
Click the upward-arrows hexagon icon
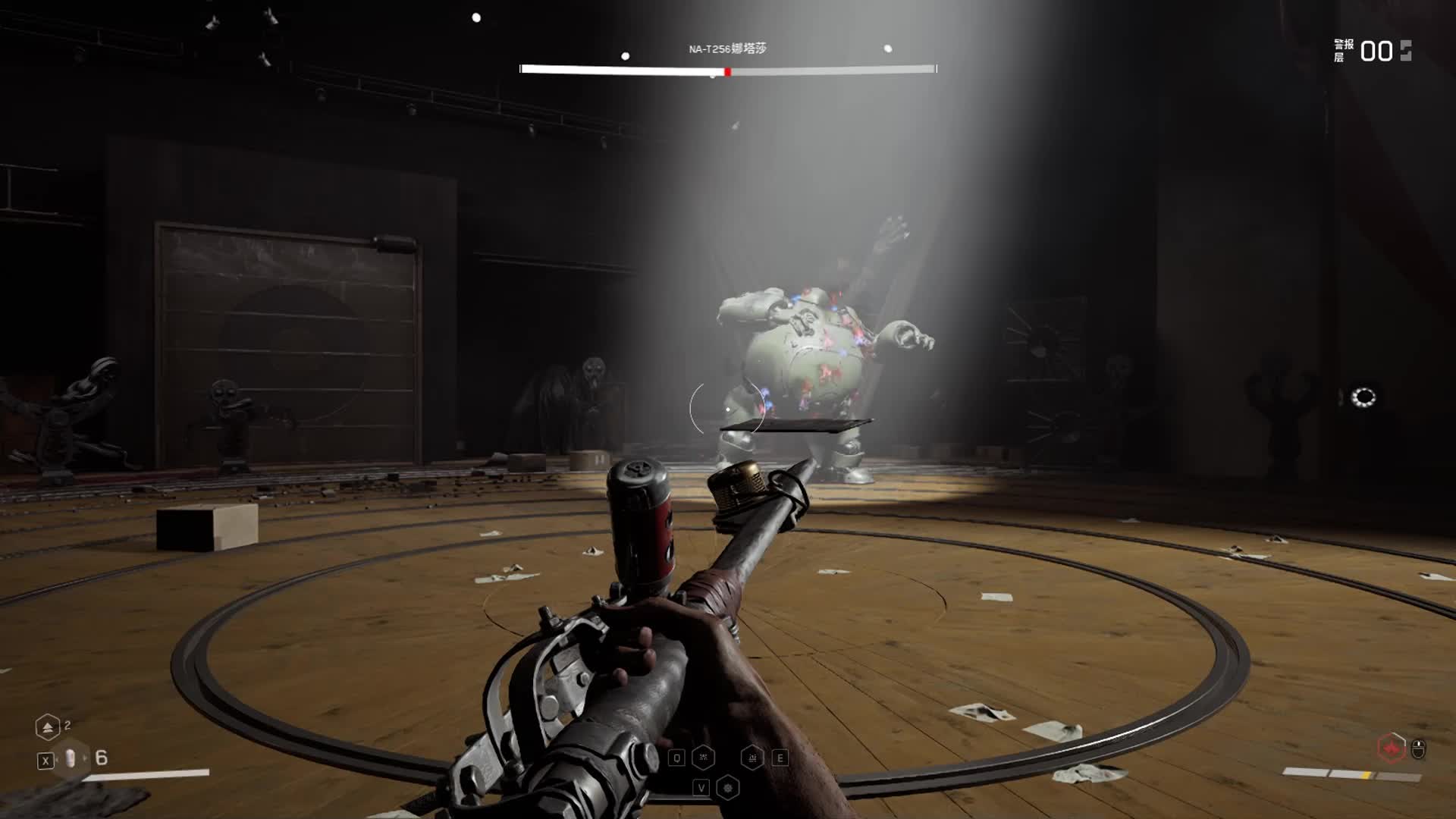coord(47,728)
